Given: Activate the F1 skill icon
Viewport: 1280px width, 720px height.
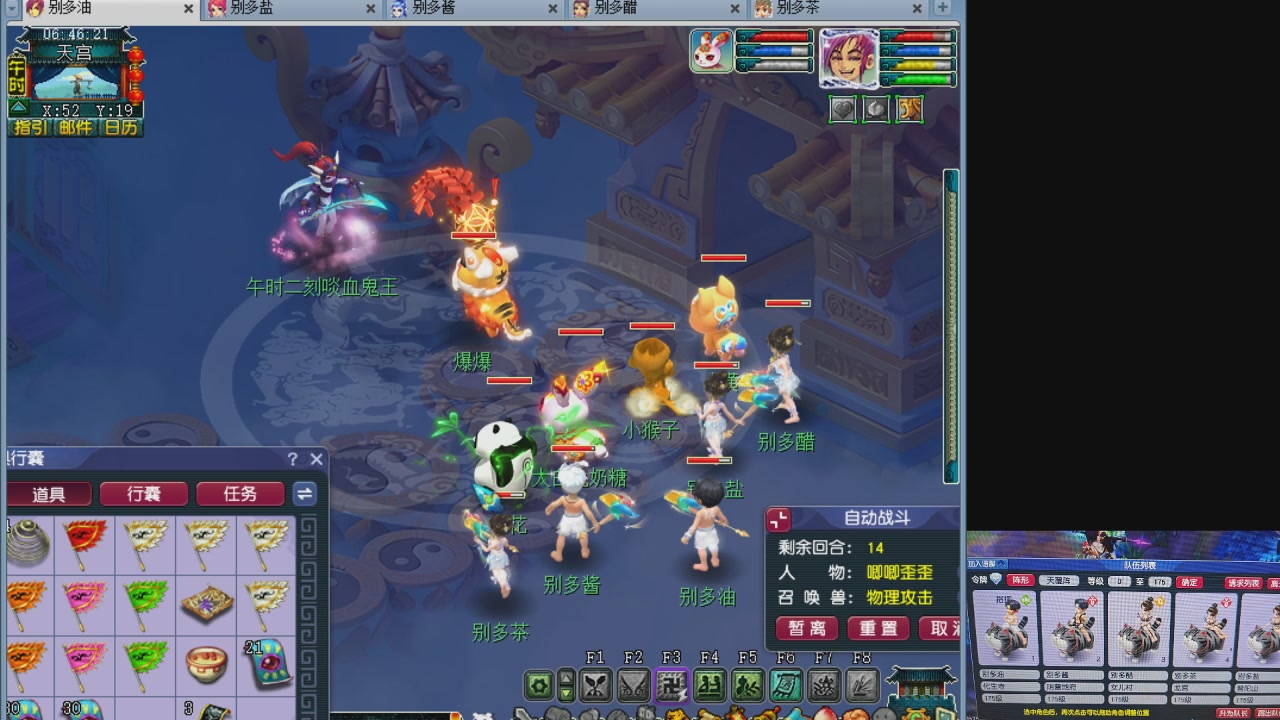Looking at the screenshot, I should tap(597, 684).
